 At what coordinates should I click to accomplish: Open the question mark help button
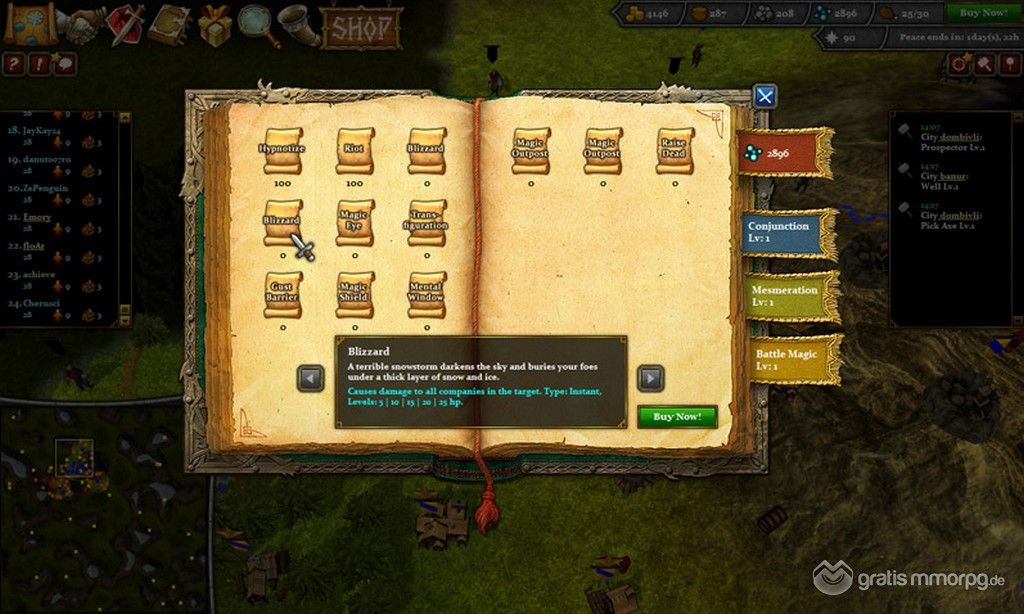(14, 65)
